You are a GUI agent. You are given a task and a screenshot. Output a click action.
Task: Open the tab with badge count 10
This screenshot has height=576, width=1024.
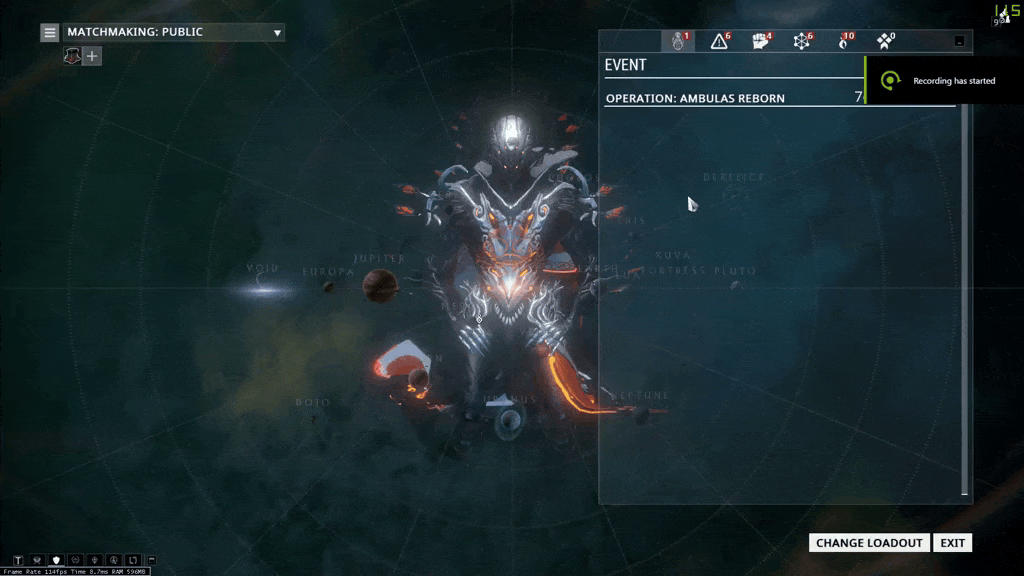[844, 41]
